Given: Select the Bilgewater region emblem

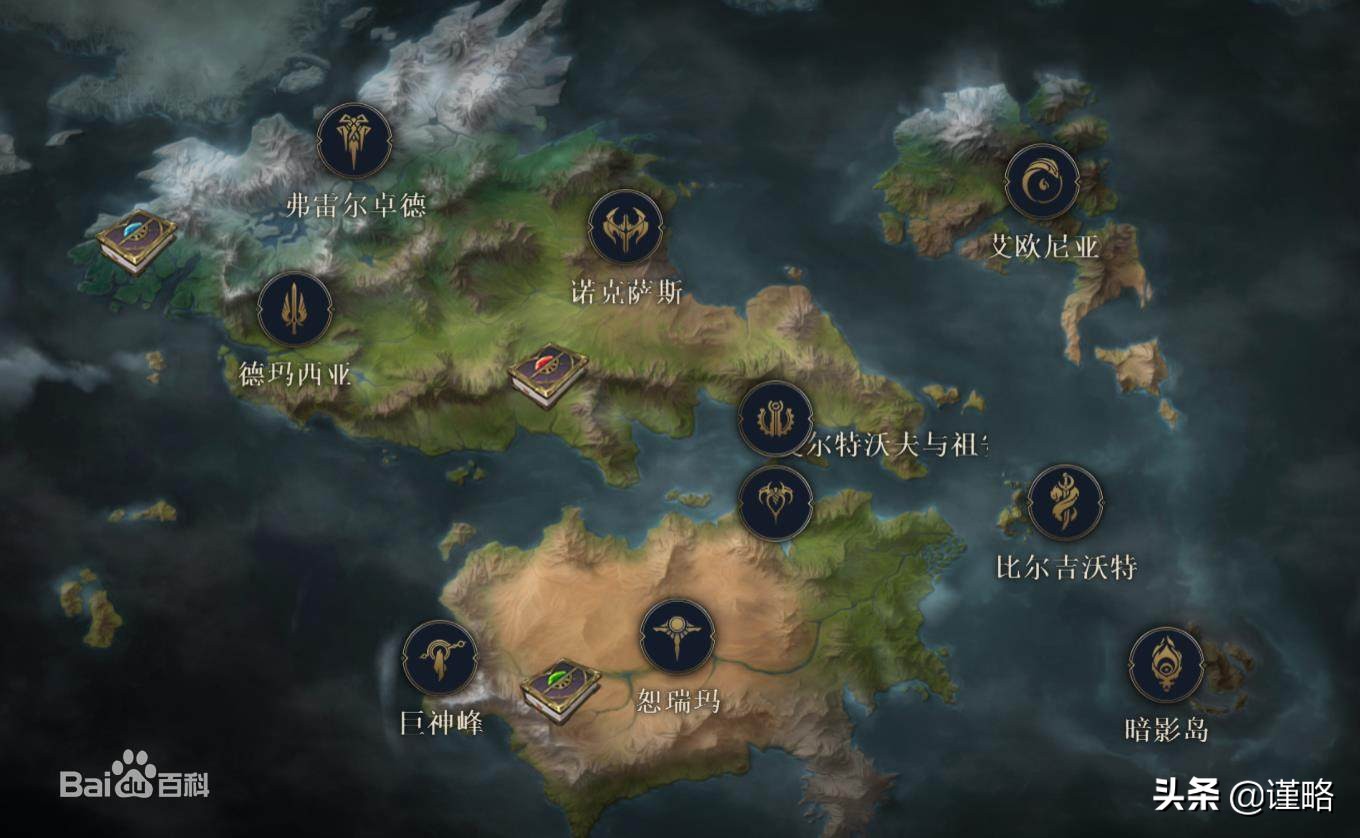Looking at the screenshot, I should coord(1065,502).
